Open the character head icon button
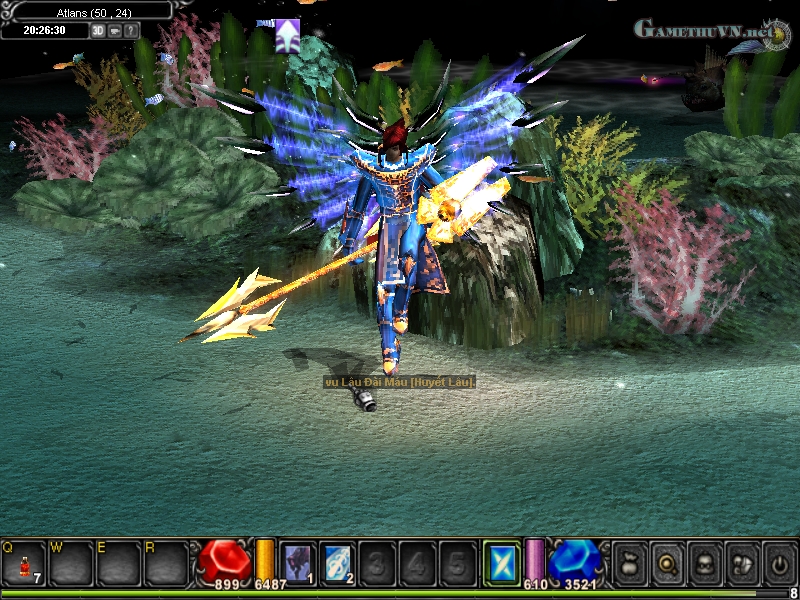 [704, 564]
